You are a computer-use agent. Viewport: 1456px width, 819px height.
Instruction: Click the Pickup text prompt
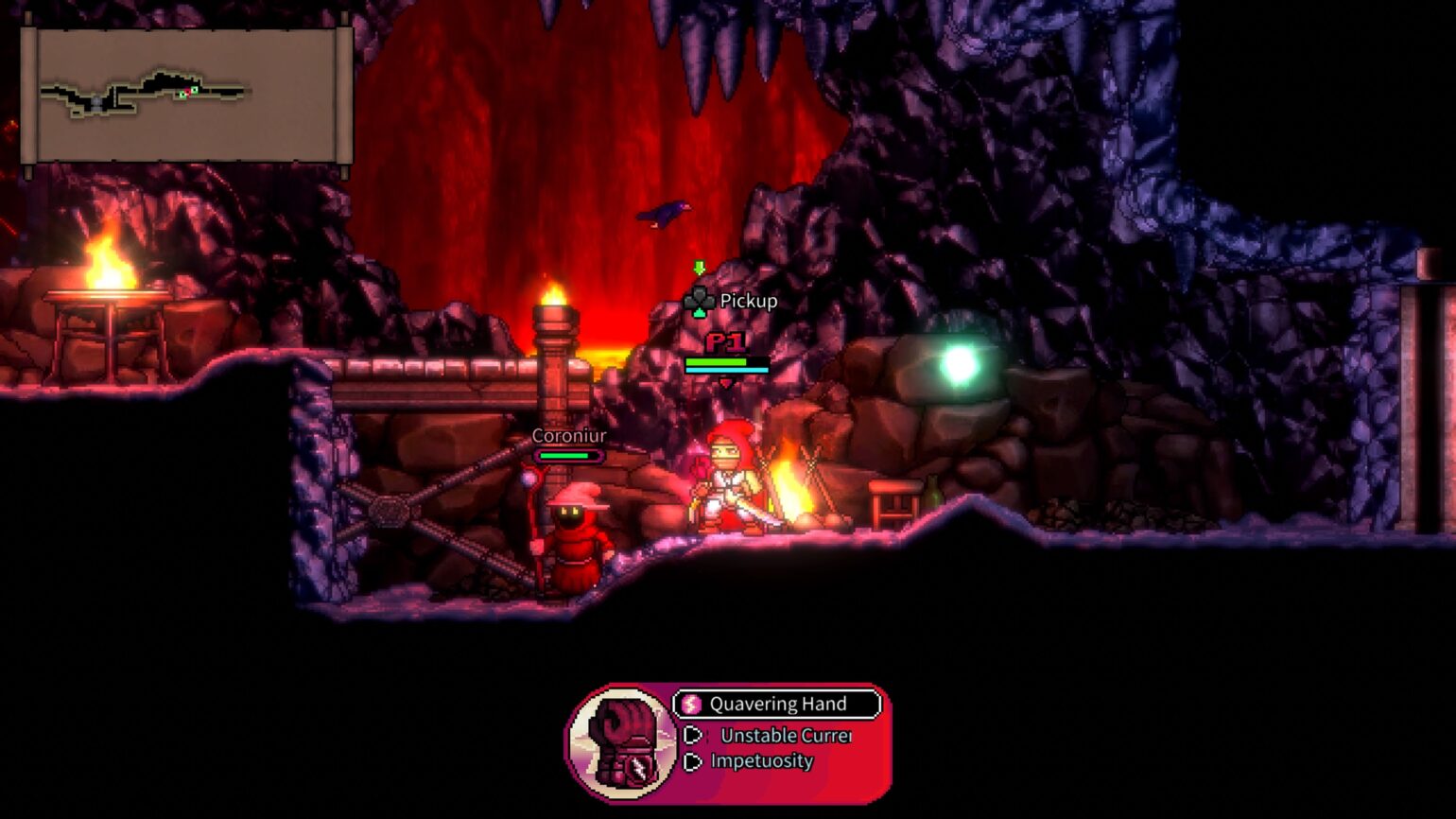[747, 302]
